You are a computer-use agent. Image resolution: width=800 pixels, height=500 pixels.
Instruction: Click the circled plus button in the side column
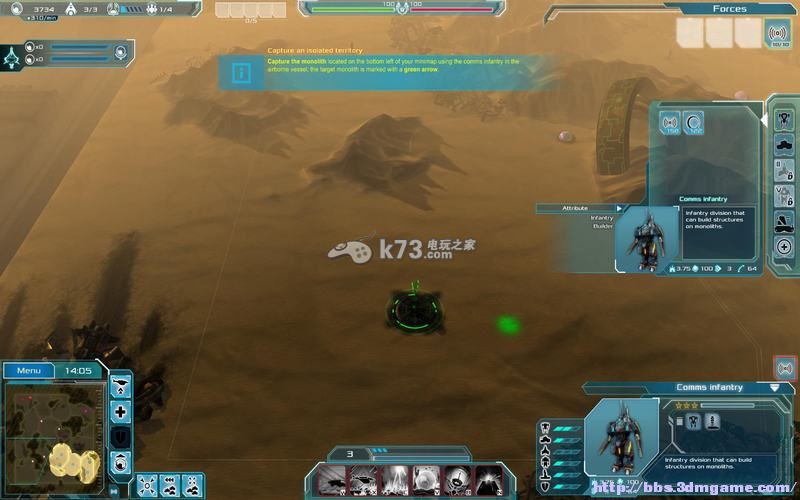[x=784, y=247]
